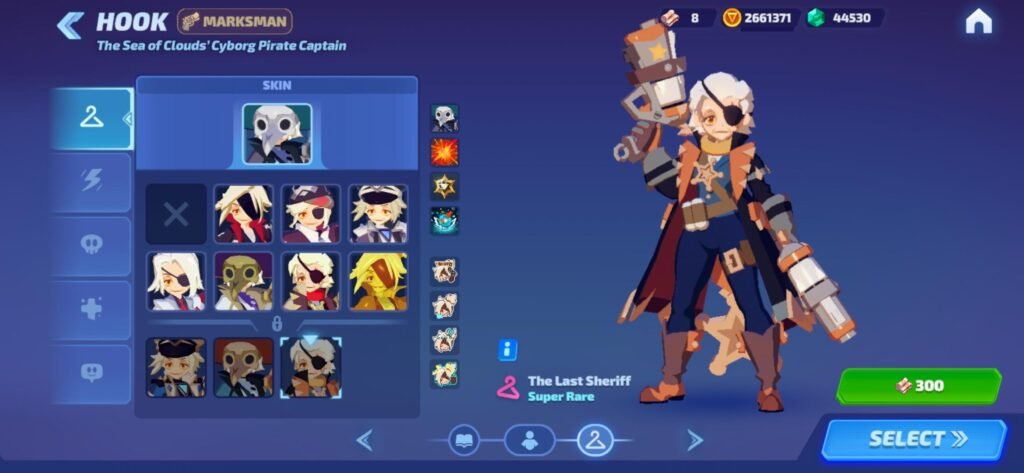Switch to the previous hero with left arrow
This screenshot has width=1024, height=473.
point(365,439)
